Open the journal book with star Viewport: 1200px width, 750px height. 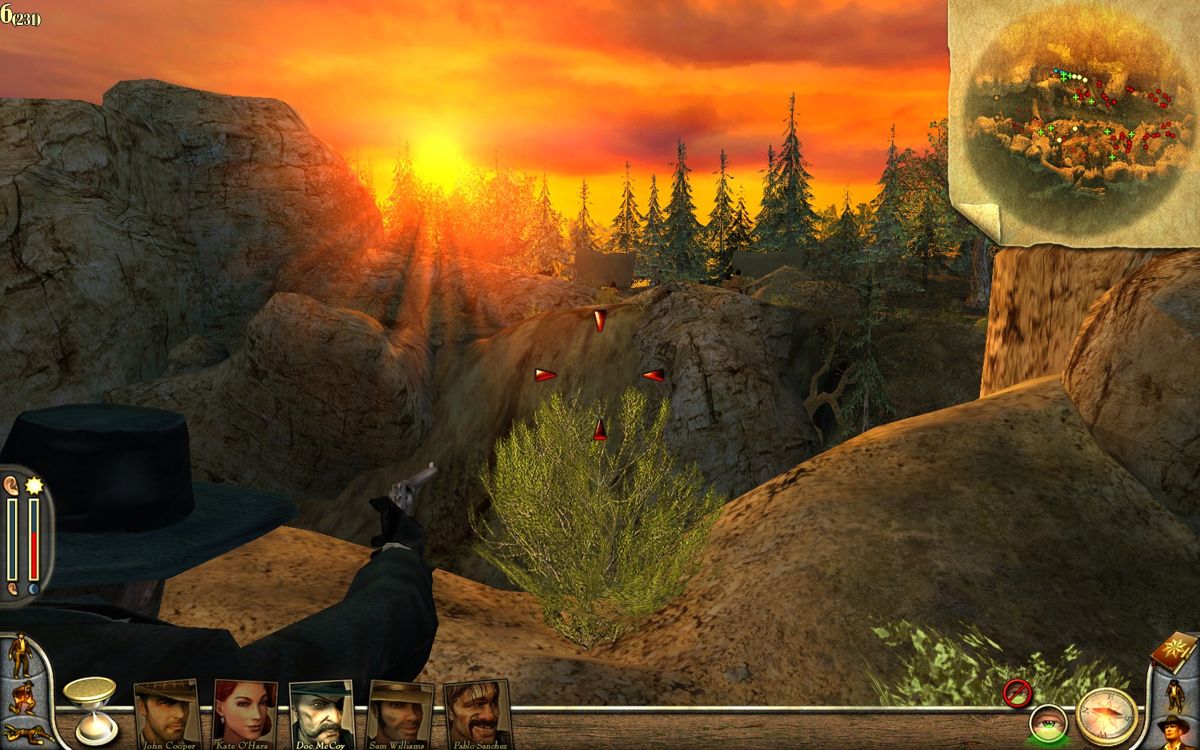point(1175,651)
